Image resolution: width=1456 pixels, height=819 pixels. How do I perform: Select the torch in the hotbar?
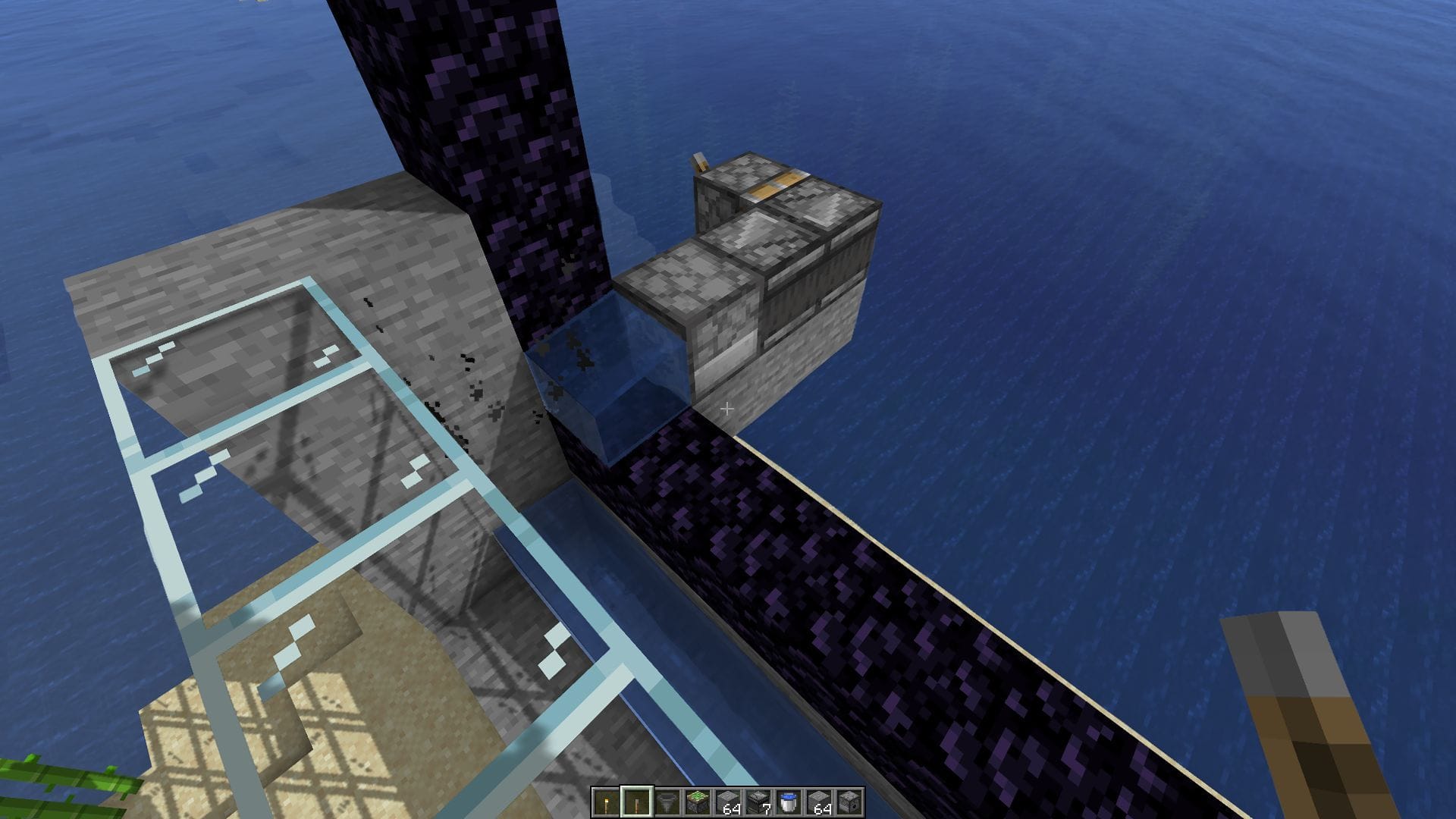point(606,801)
